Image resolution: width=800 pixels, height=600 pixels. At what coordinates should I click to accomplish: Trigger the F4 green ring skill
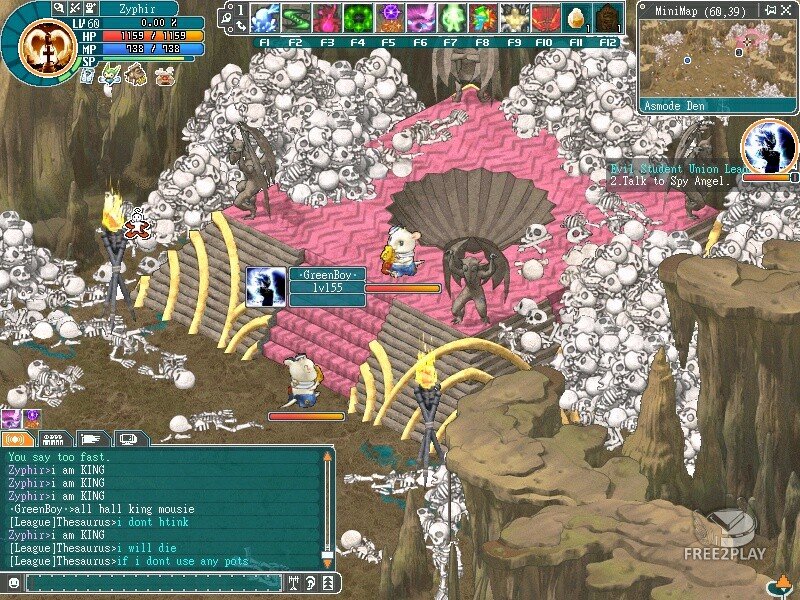tap(358, 18)
